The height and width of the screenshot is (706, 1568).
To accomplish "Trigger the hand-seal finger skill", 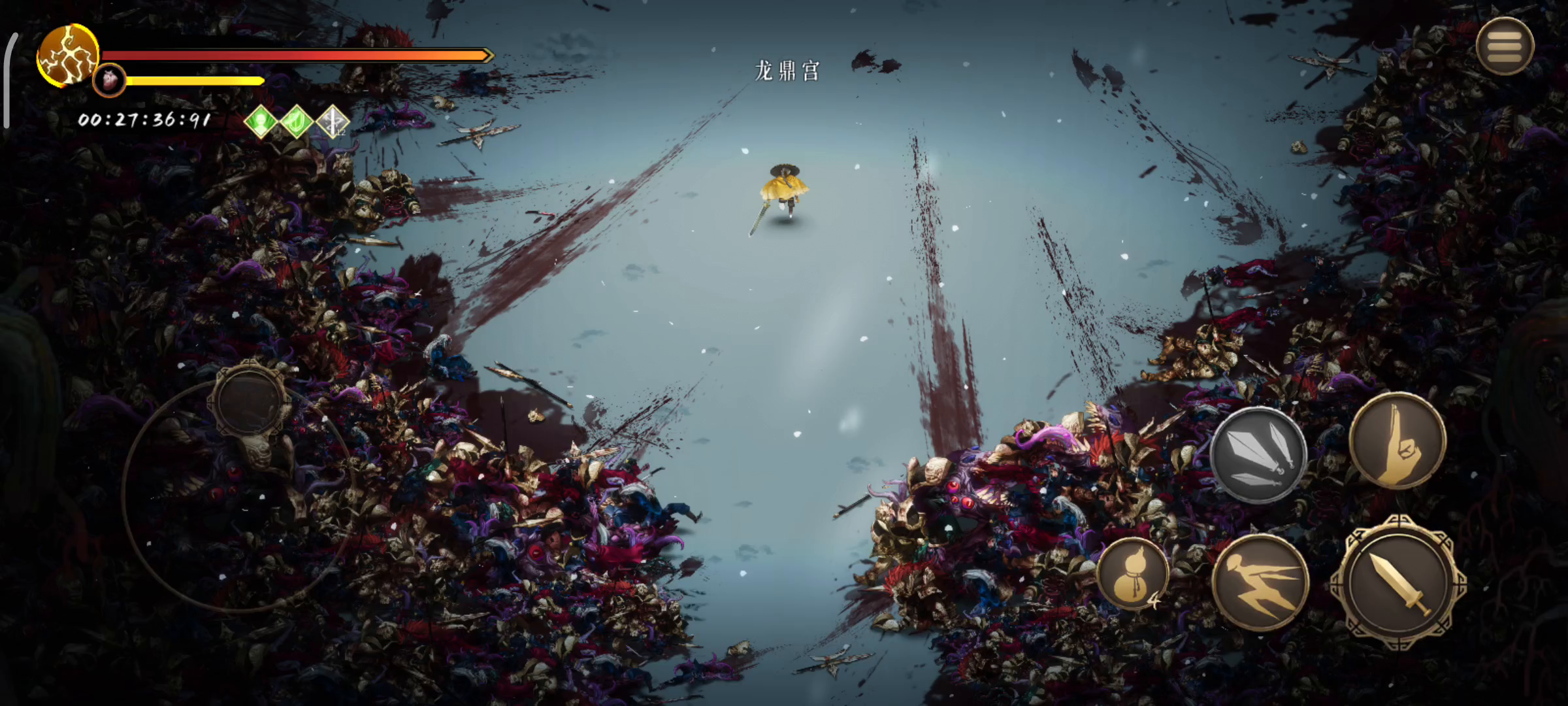I will 1397,441.
